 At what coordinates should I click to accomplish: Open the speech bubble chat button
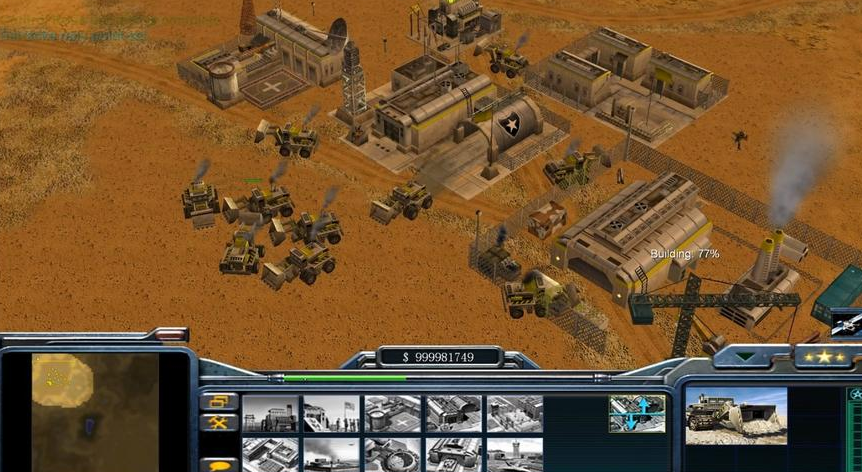218,464
